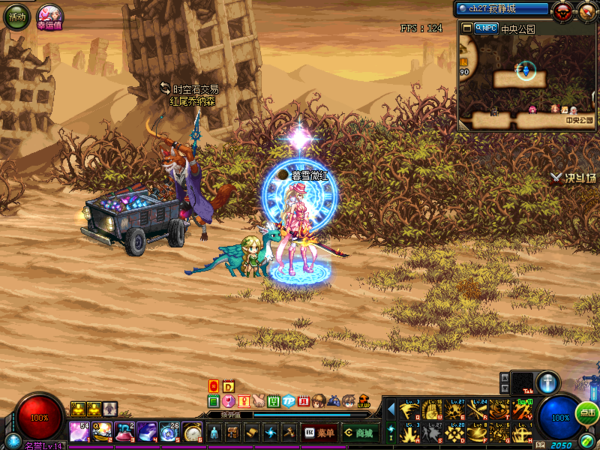Viewport: 600px width, 450px height.
Task: Click the blue round button above mana orb
Action: click(548, 382)
